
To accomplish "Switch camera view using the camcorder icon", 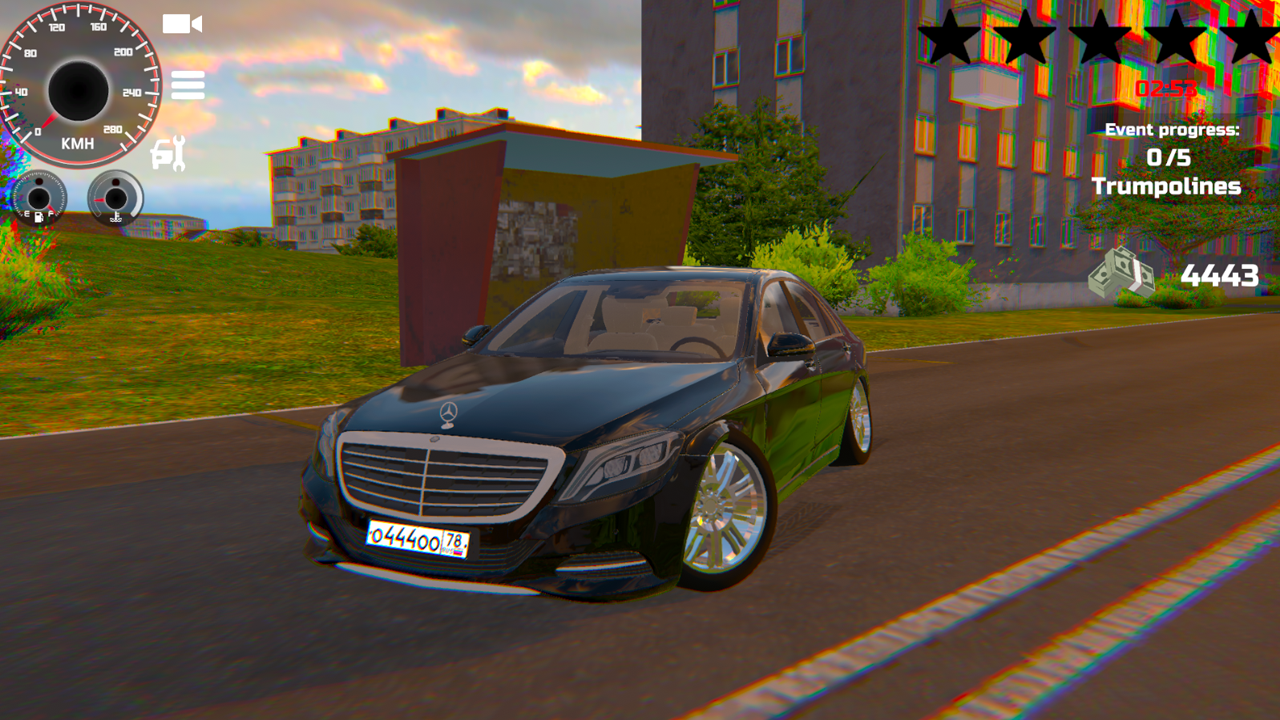I will [x=182, y=24].
